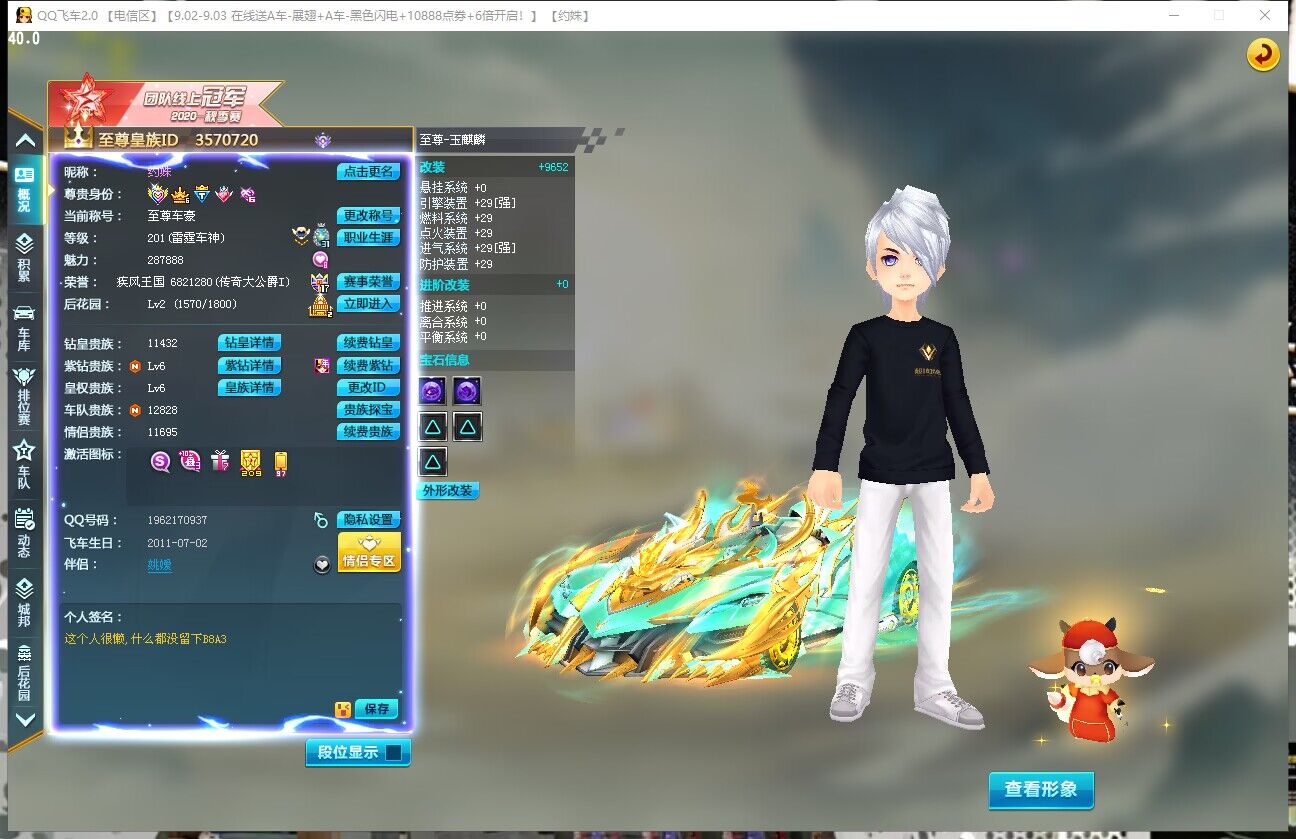Open the 职业生涯 career button
This screenshot has width=1296, height=839.
(368, 238)
